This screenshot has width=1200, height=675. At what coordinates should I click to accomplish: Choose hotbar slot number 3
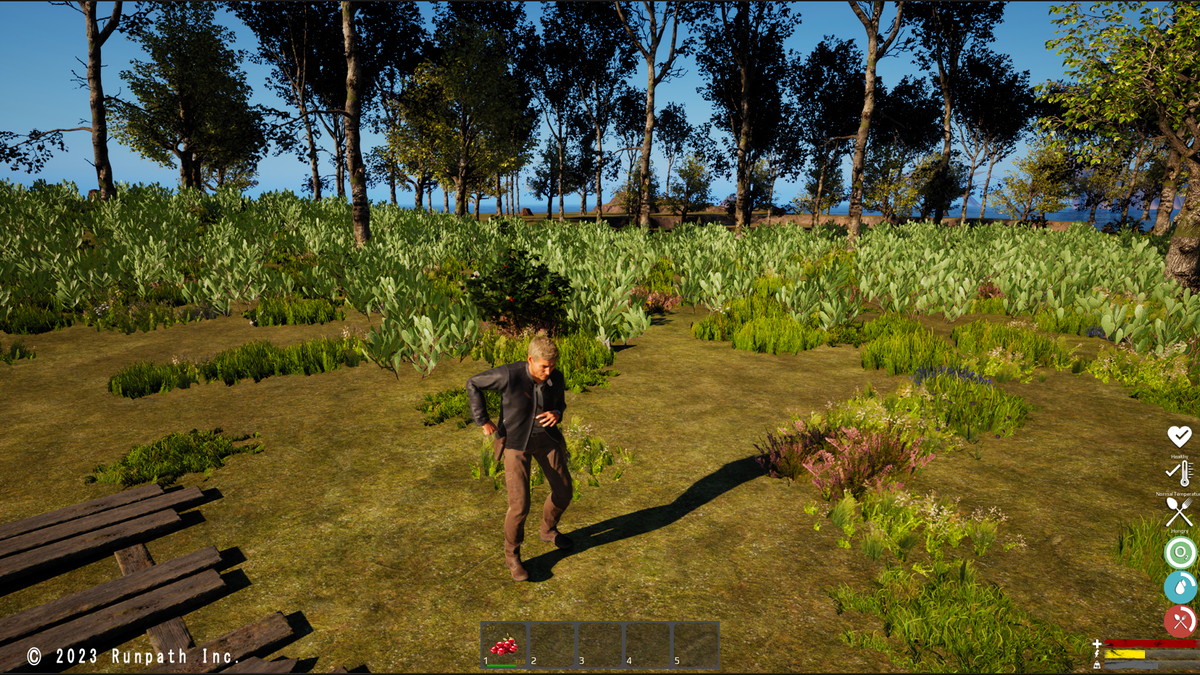tap(599, 645)
